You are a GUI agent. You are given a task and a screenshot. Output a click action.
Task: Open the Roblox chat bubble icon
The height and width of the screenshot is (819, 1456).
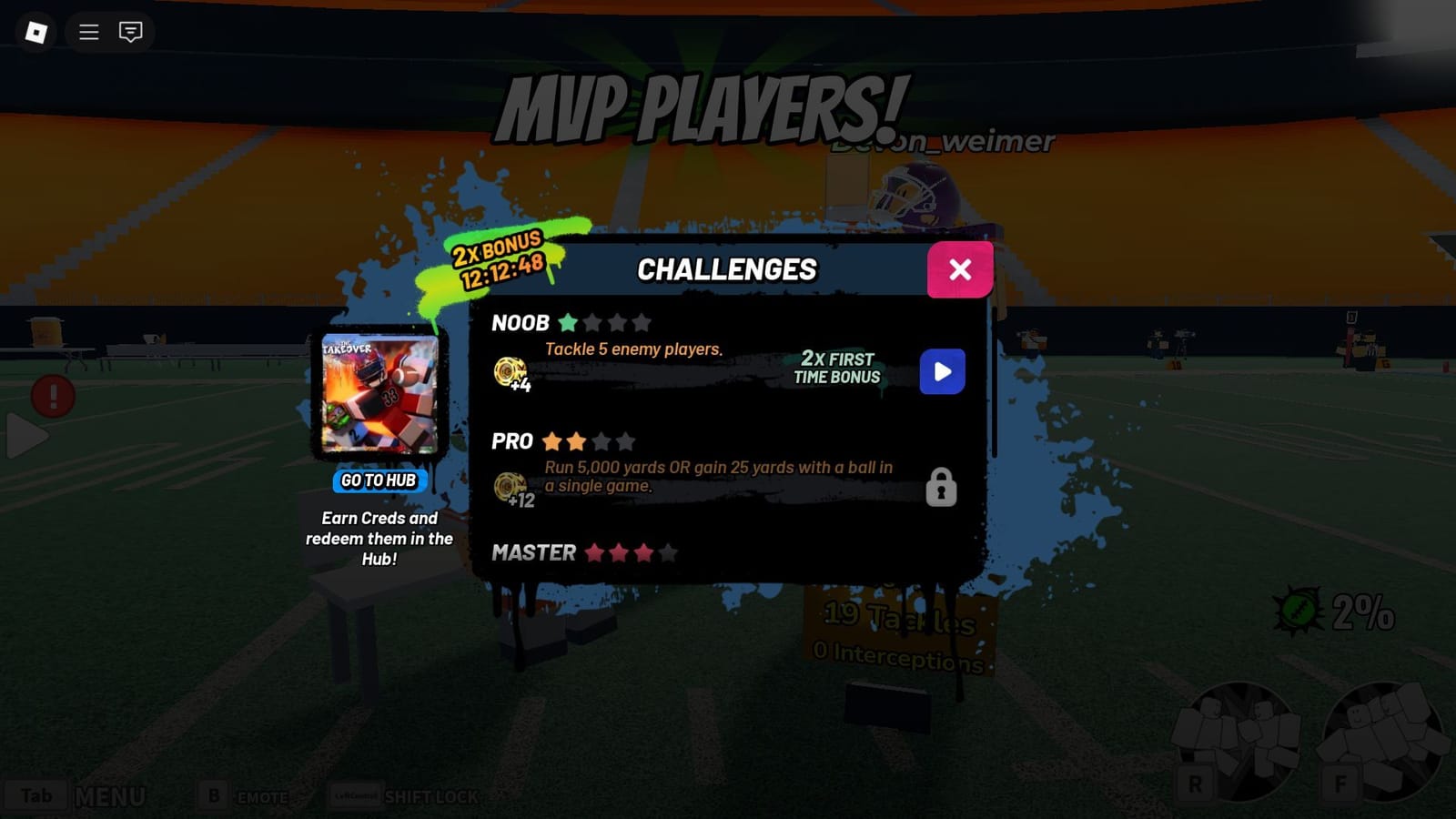click(130, 33)
